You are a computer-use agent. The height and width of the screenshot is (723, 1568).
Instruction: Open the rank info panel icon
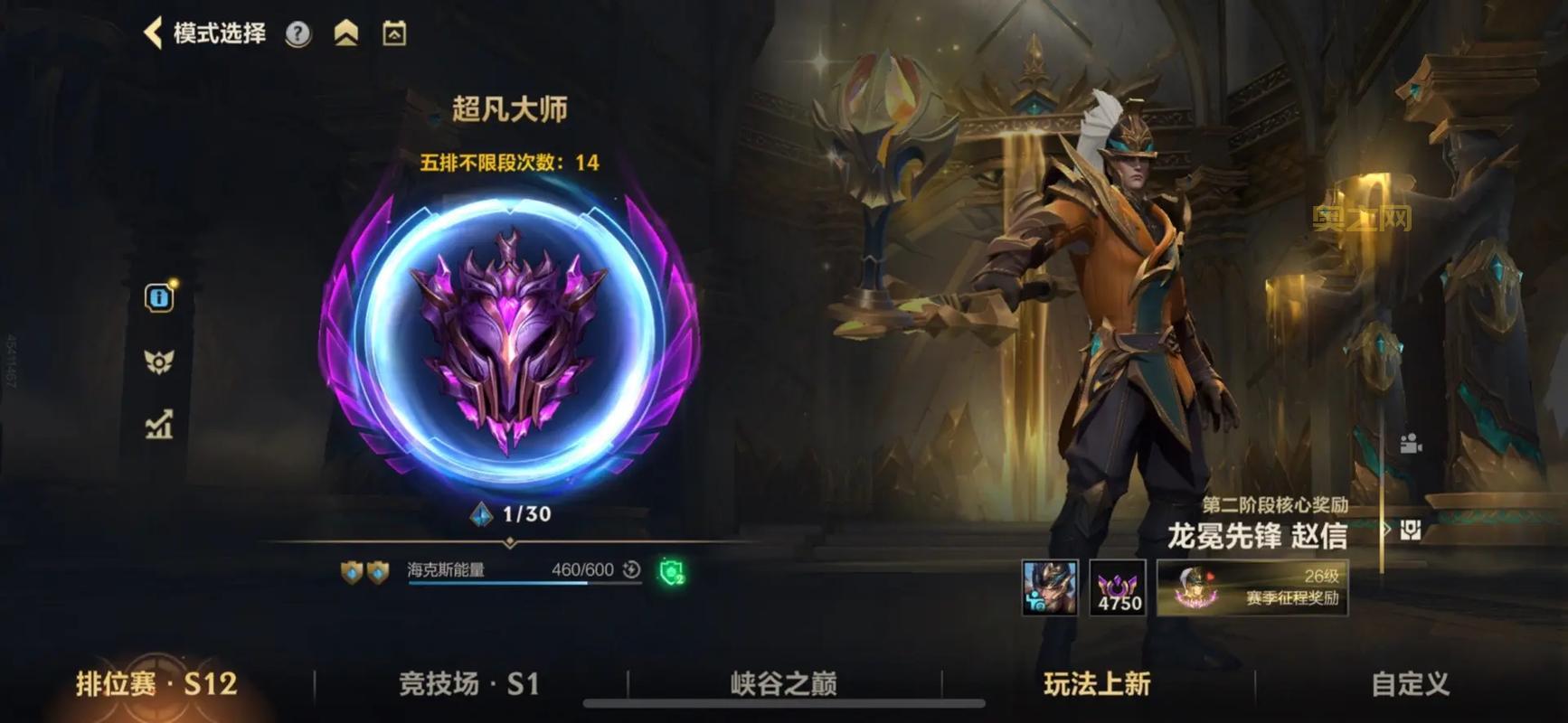click(x=160, y=297)
